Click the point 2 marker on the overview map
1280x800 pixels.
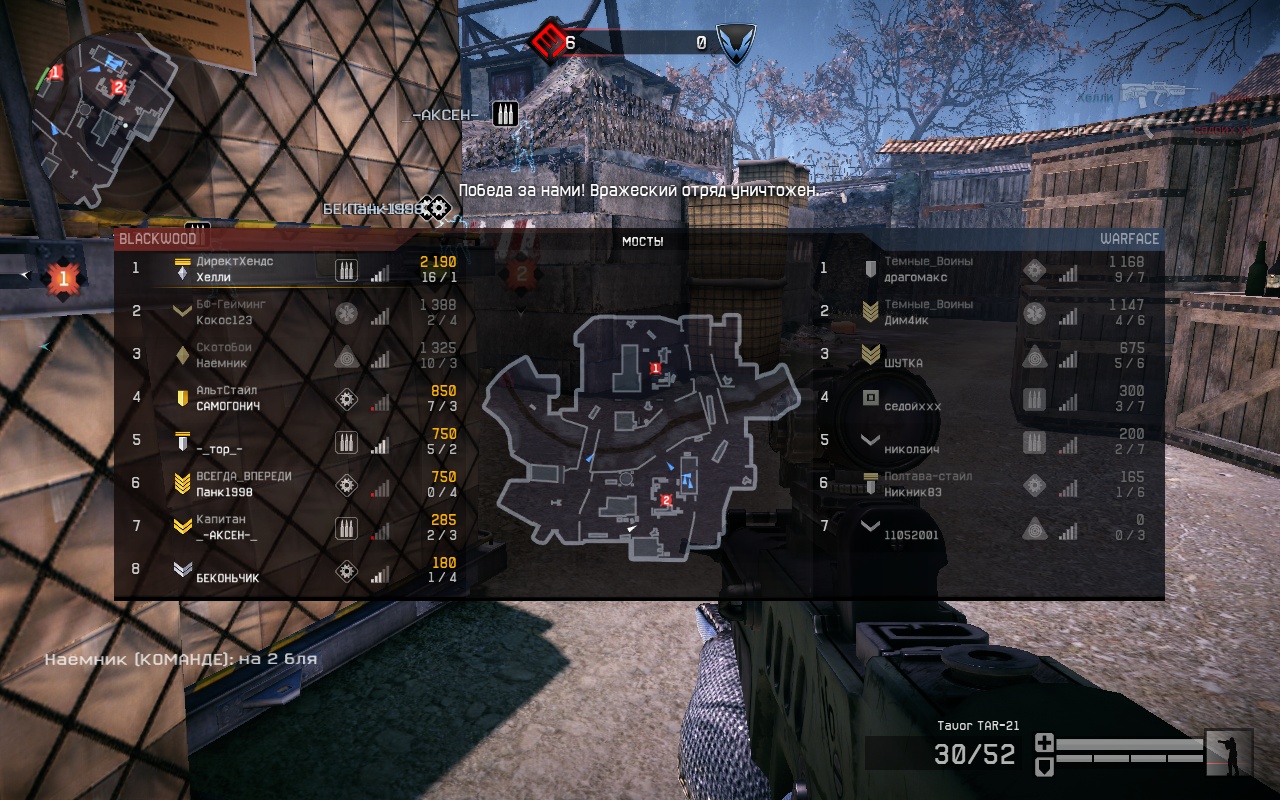click(666, 499)
